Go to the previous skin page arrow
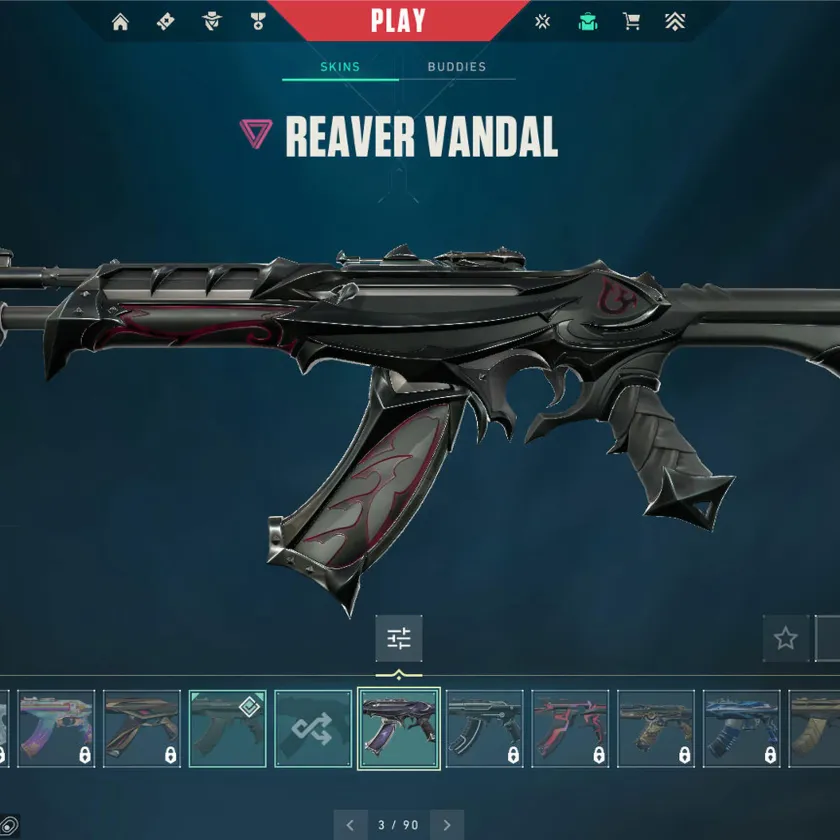 click(350, 825)
